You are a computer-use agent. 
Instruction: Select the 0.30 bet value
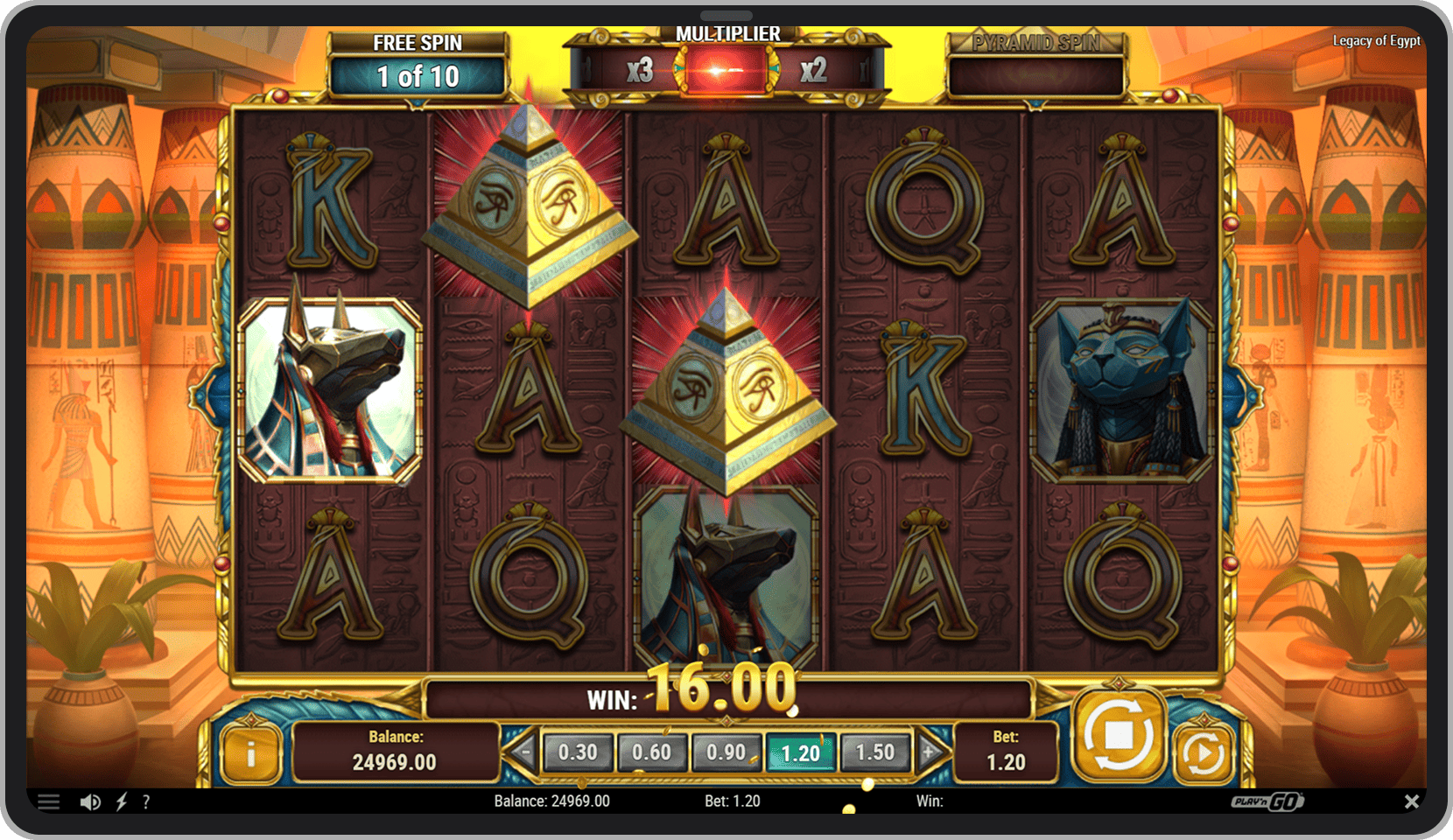[578, 752]
